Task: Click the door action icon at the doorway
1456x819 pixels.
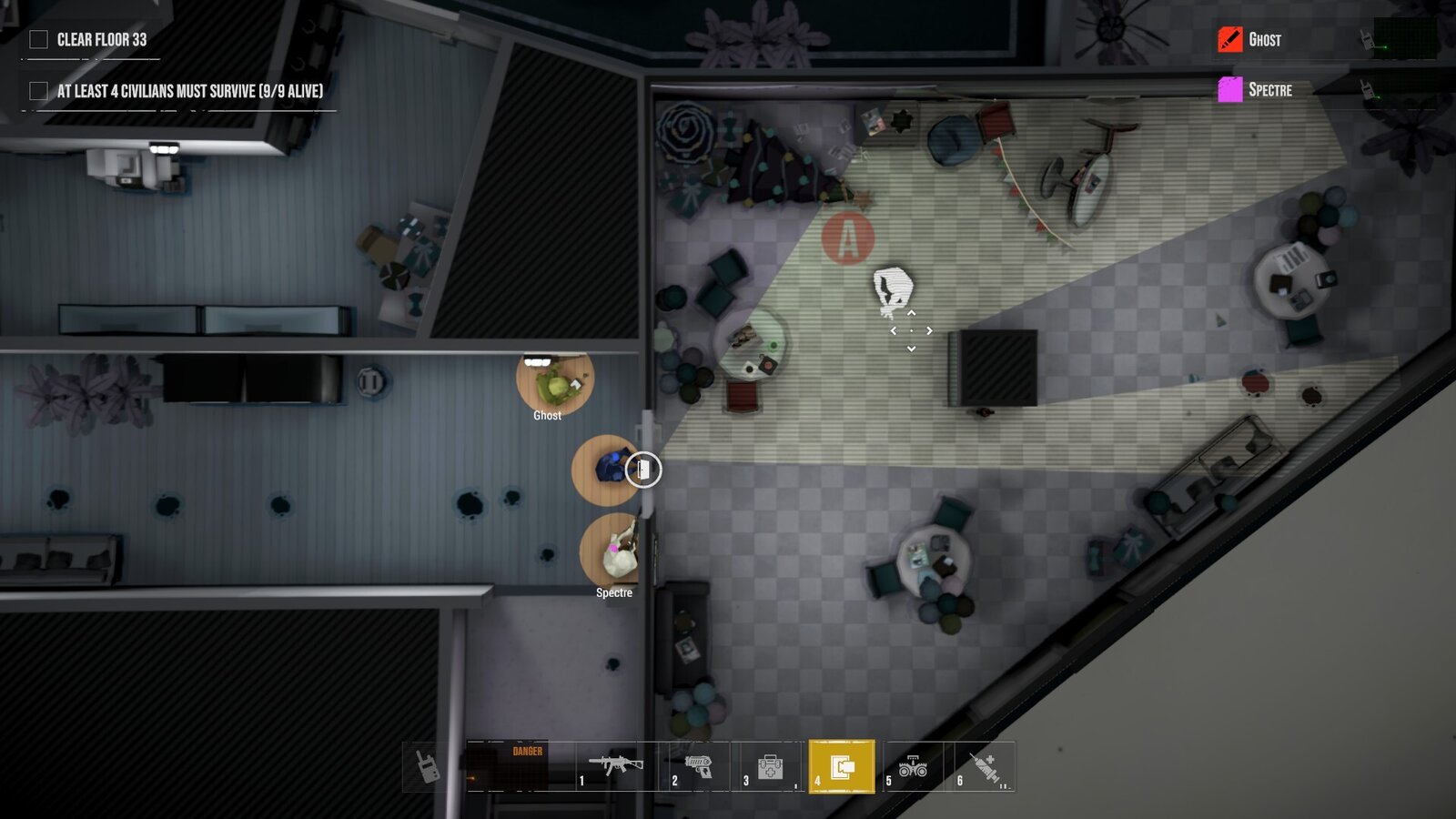Action: [x=643, y=470]
